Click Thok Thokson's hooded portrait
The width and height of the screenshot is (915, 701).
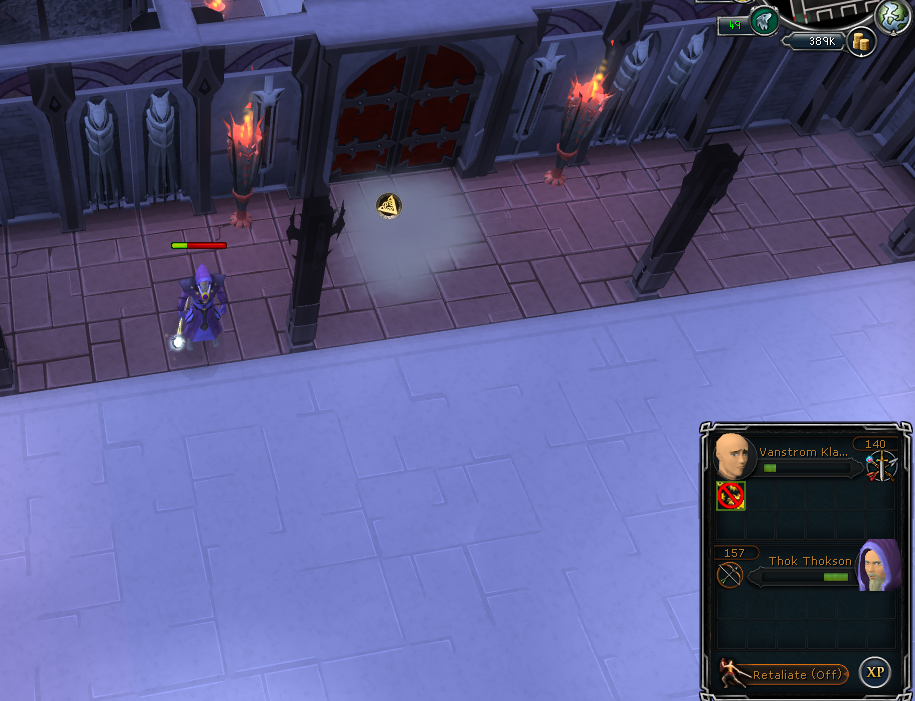pos(877,566)
